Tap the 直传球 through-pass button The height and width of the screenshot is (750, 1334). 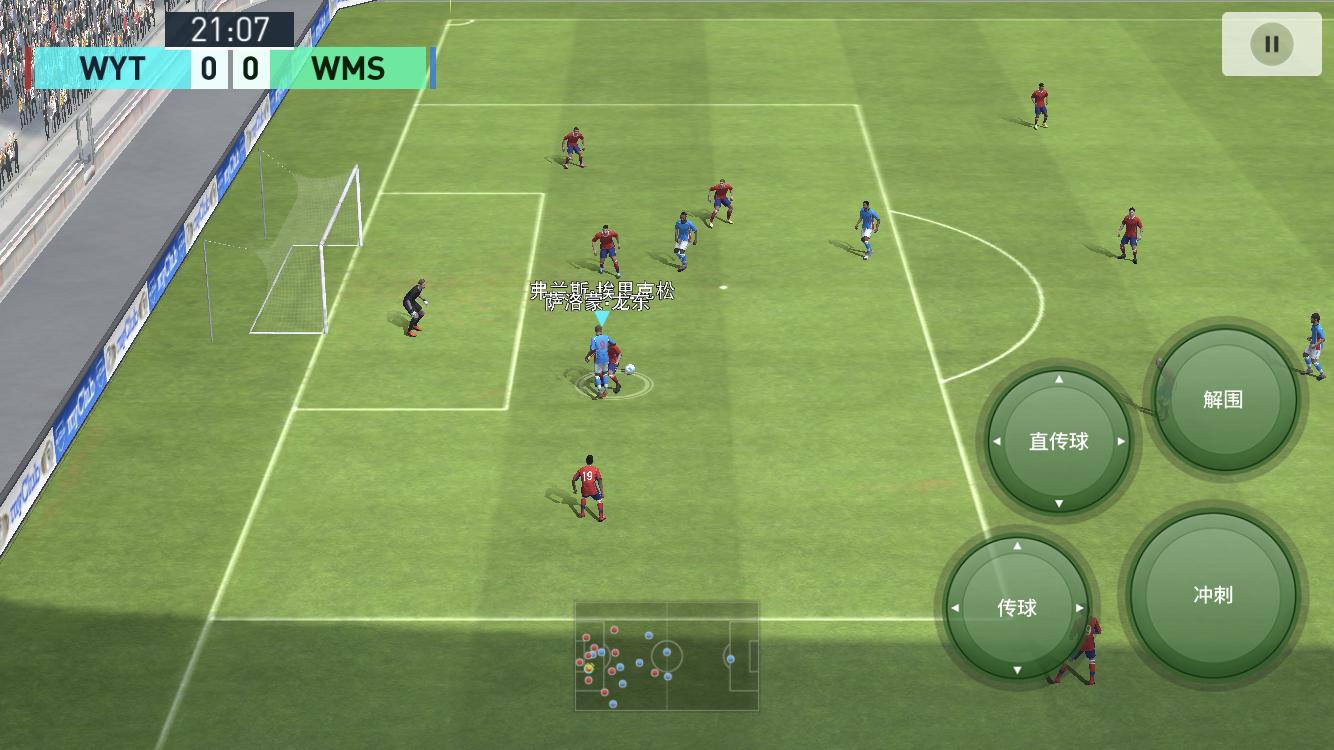pos(1058,441)
